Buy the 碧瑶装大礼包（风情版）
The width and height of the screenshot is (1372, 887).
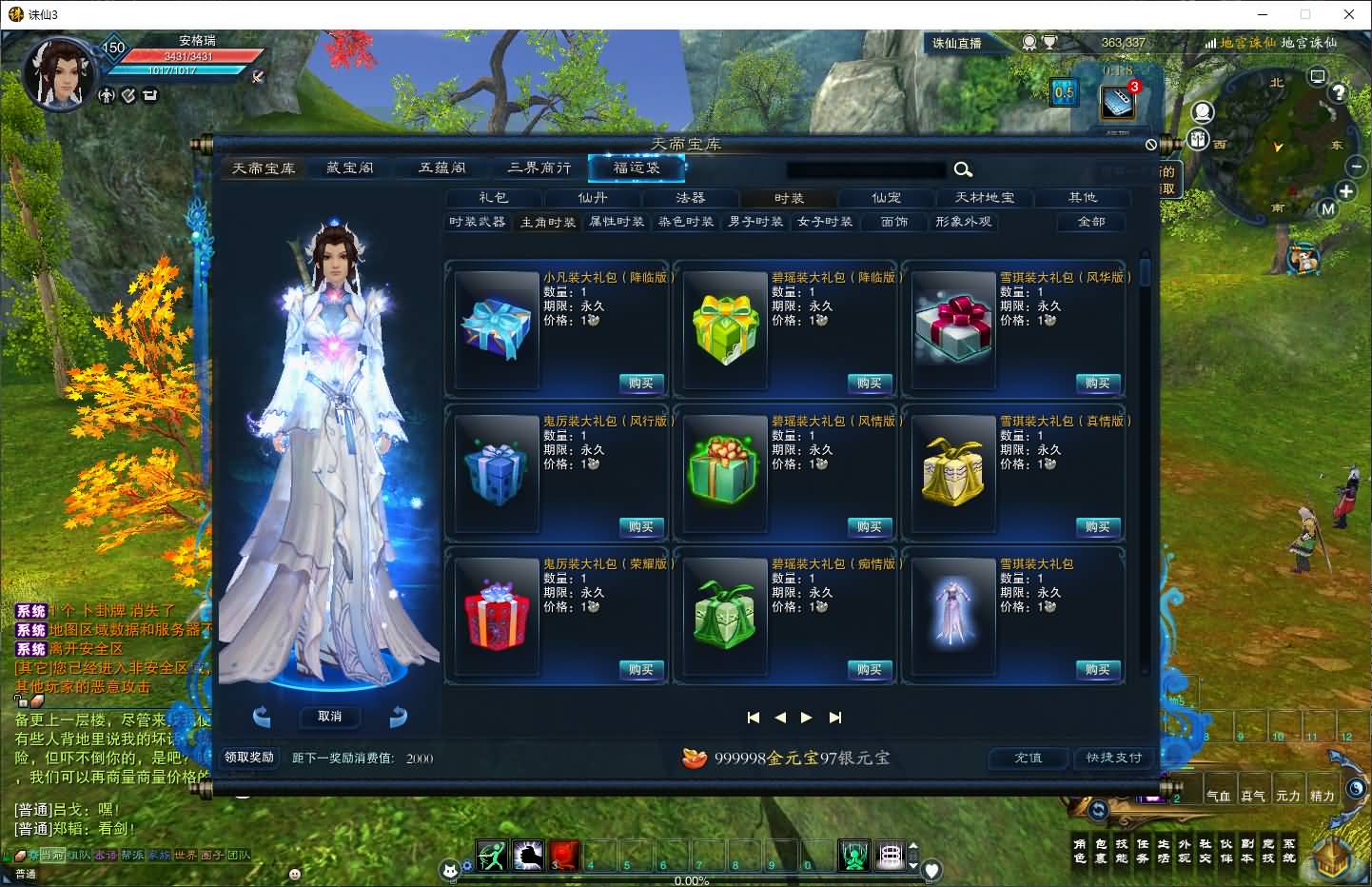coord(869,527)
